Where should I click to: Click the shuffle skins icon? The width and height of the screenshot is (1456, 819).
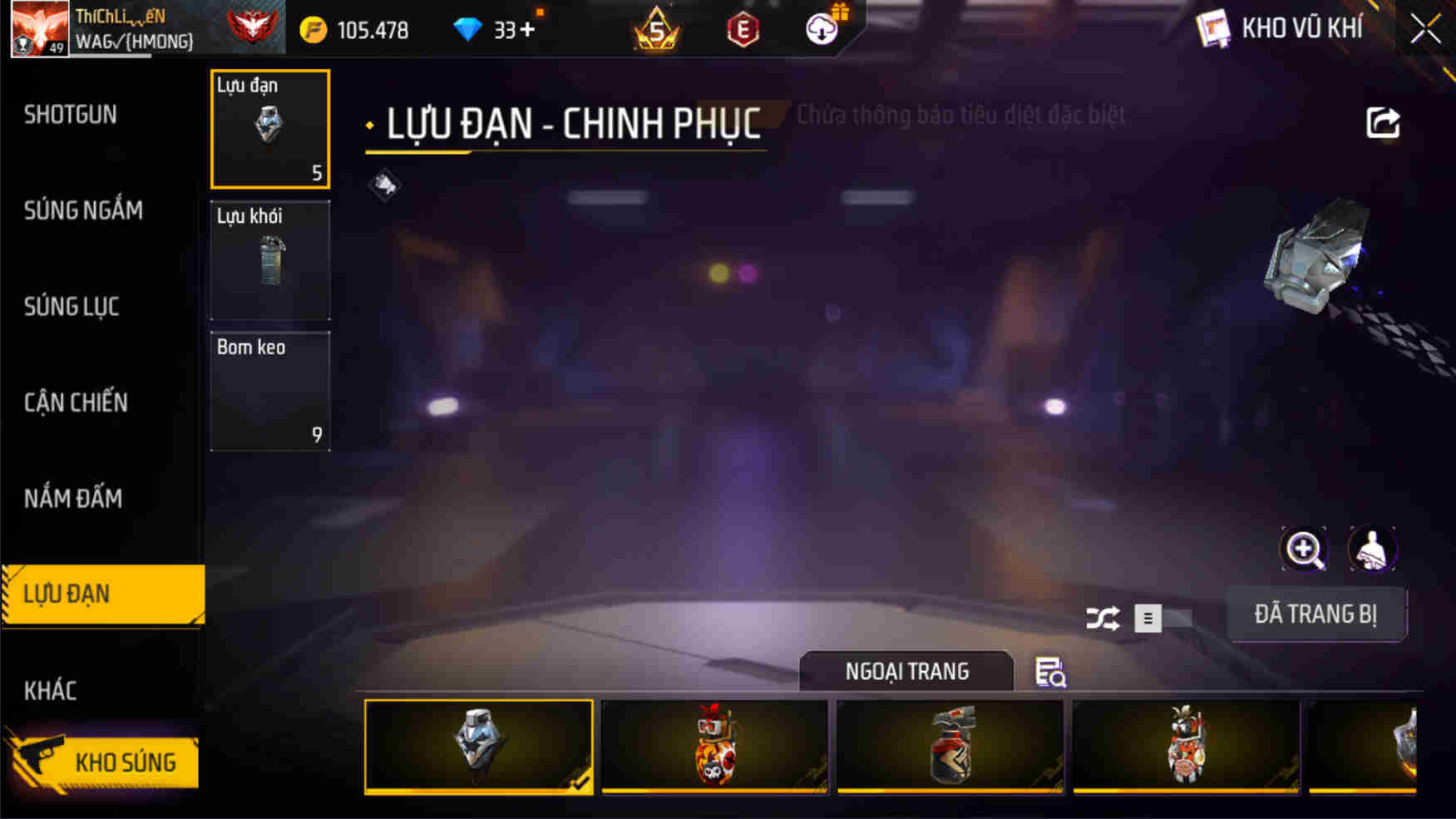tap(1102, 619)
